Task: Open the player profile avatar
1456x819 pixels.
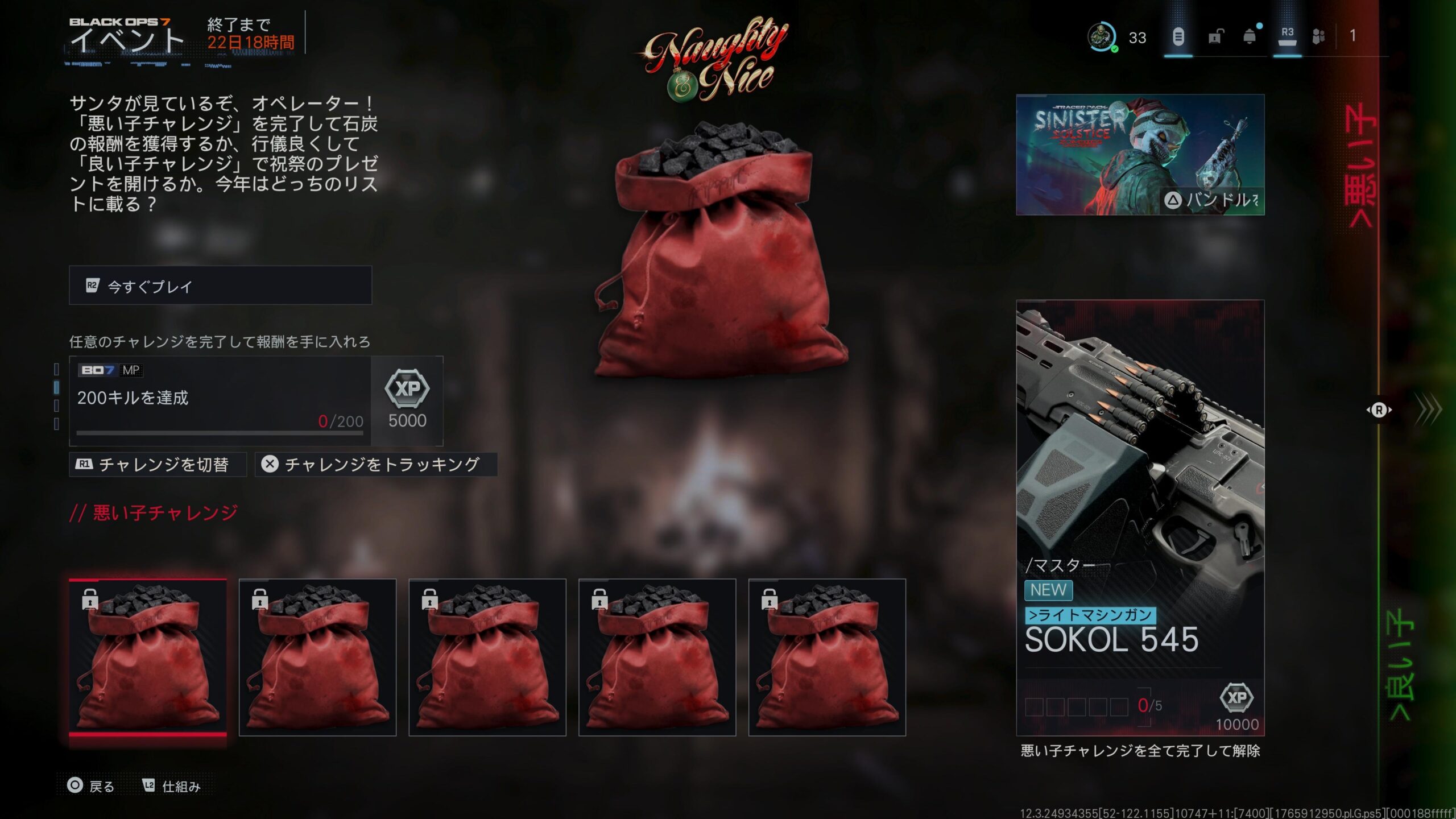Action: click(1101, 37)
